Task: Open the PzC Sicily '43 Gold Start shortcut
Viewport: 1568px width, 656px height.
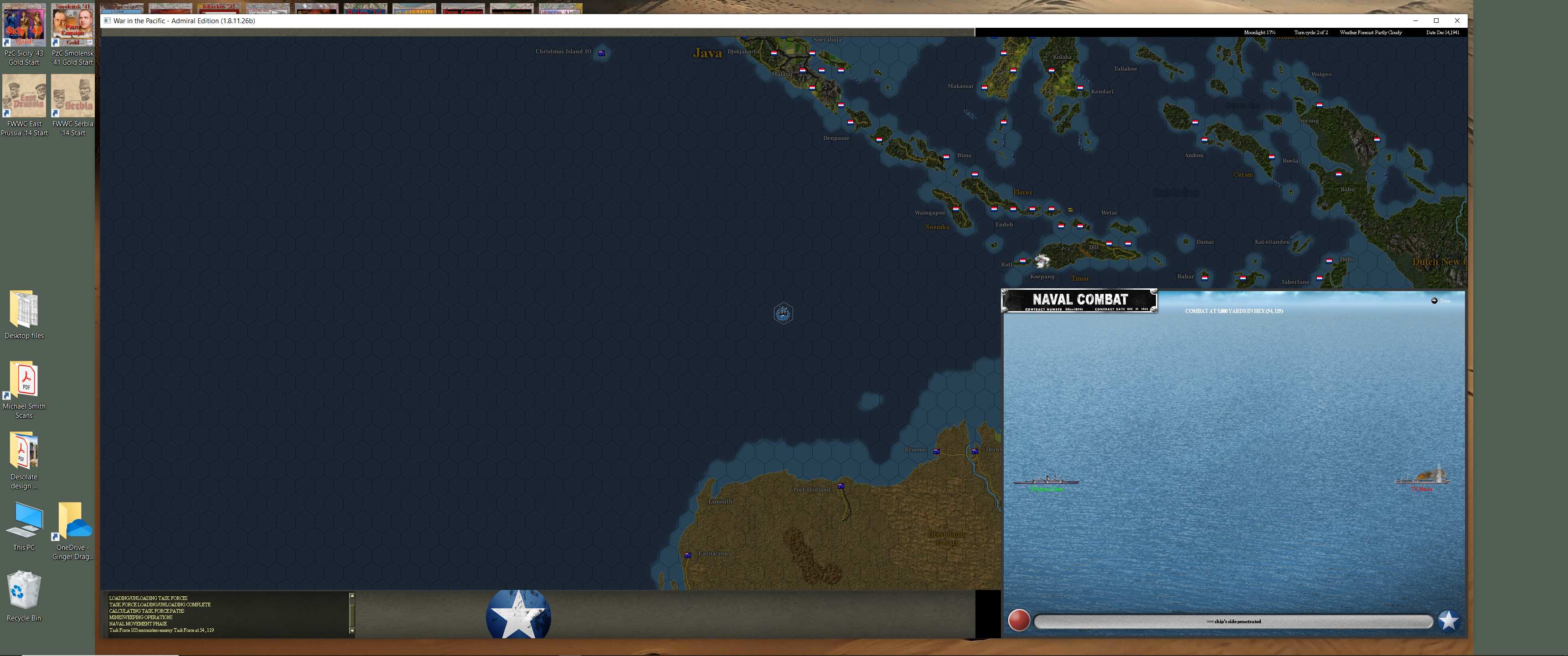Action: pyautogui.click(x=24, y=24)
